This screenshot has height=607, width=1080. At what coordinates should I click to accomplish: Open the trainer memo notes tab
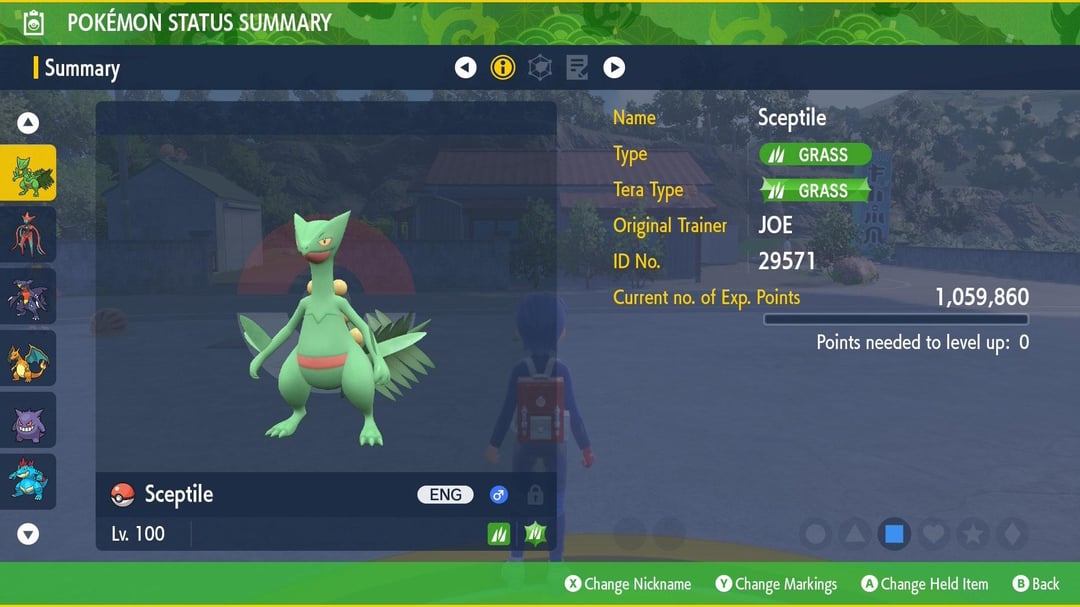(x=577, y=68)
